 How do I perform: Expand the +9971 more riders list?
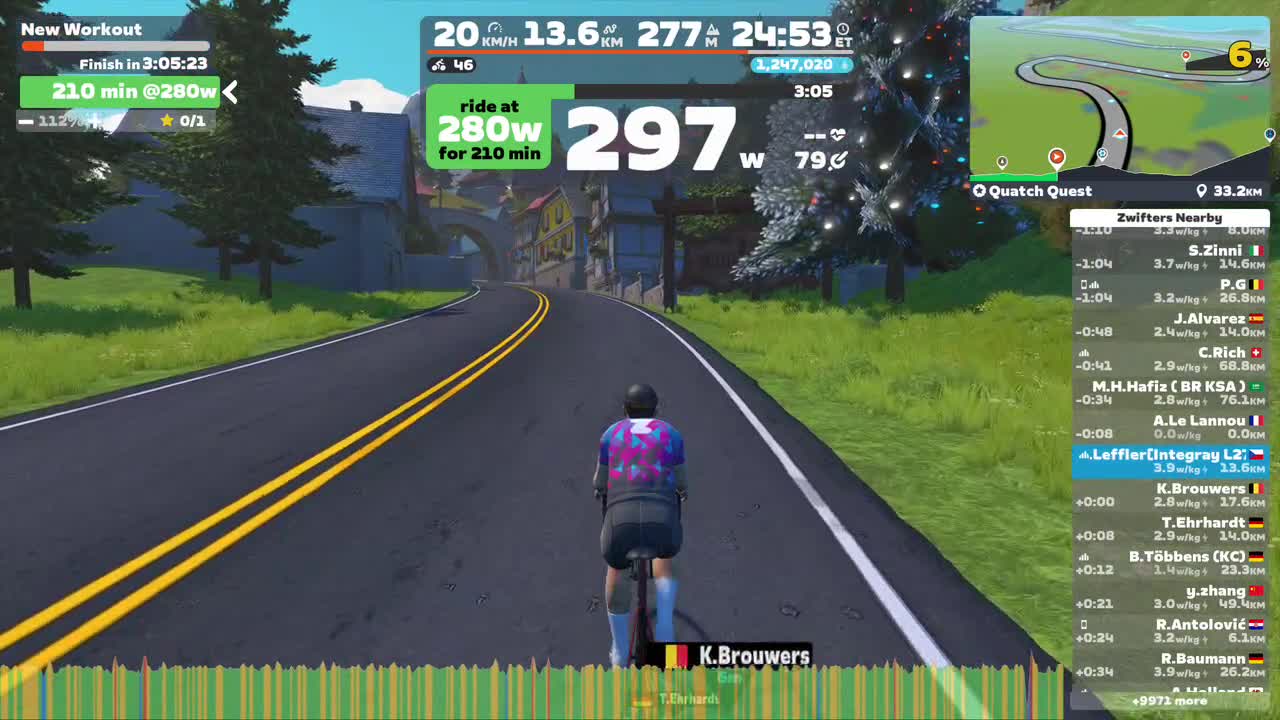click(x=1168, y=703)
